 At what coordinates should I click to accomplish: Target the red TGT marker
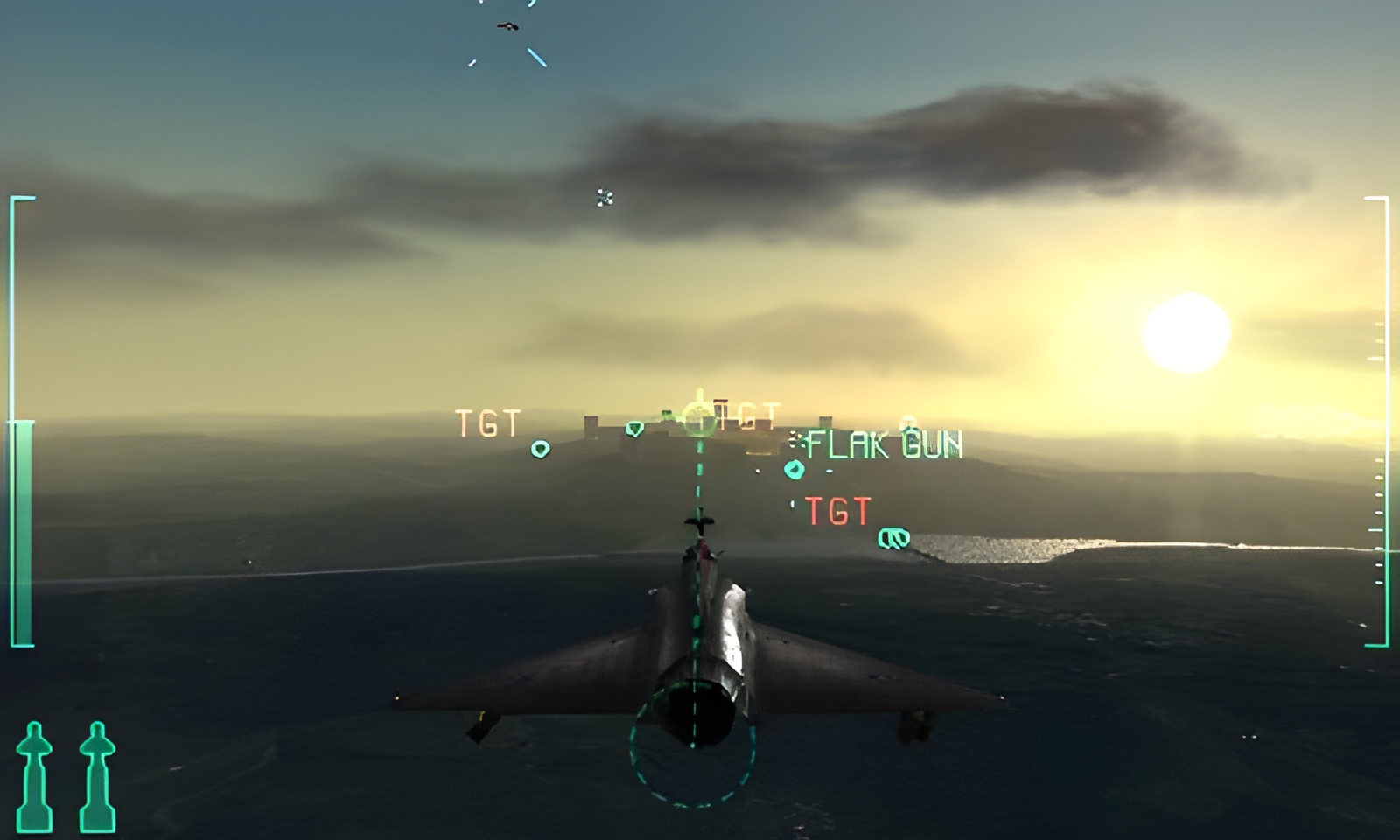(837, 511)
